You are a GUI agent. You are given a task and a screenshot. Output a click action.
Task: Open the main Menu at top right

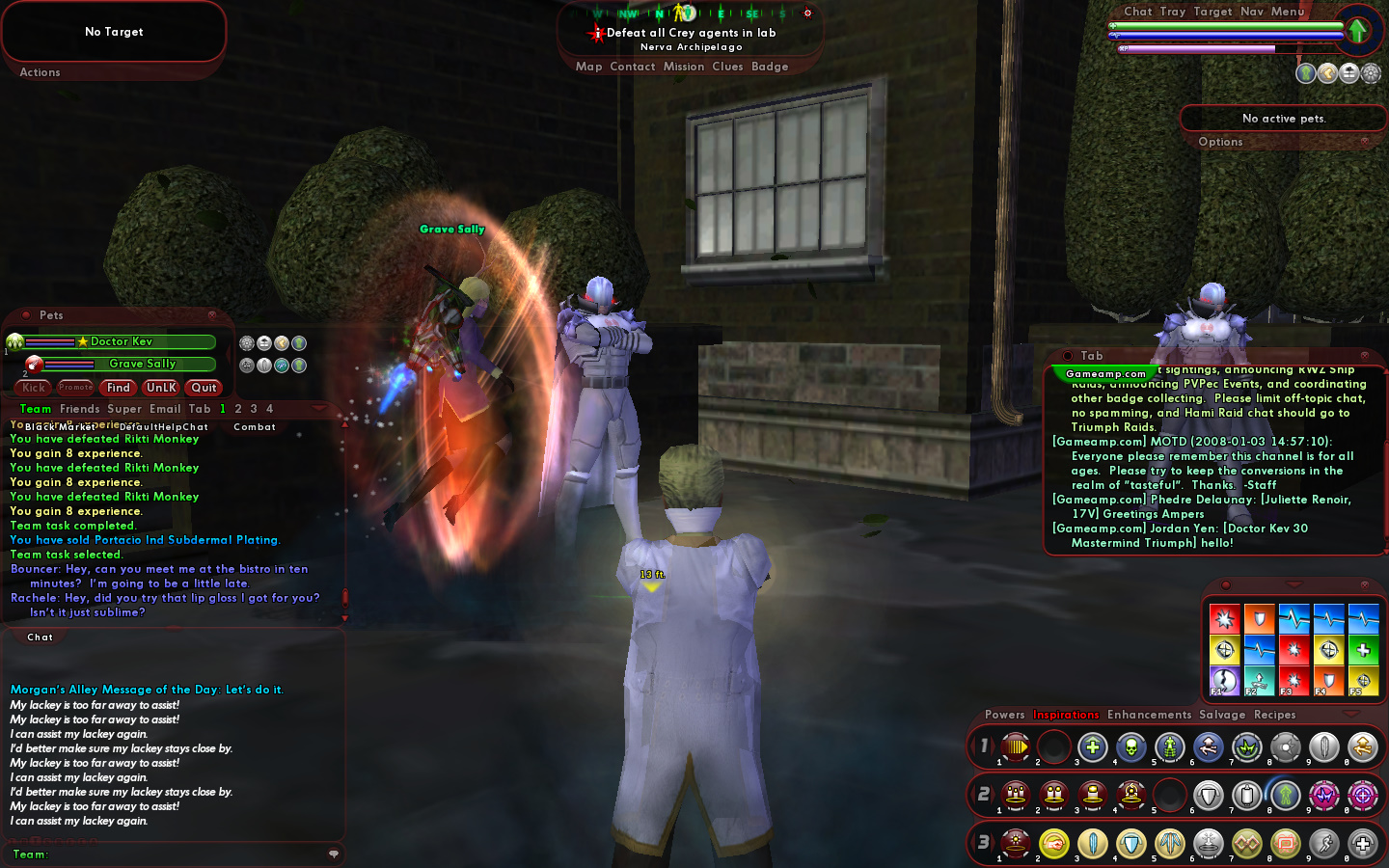coord(1288,12)
